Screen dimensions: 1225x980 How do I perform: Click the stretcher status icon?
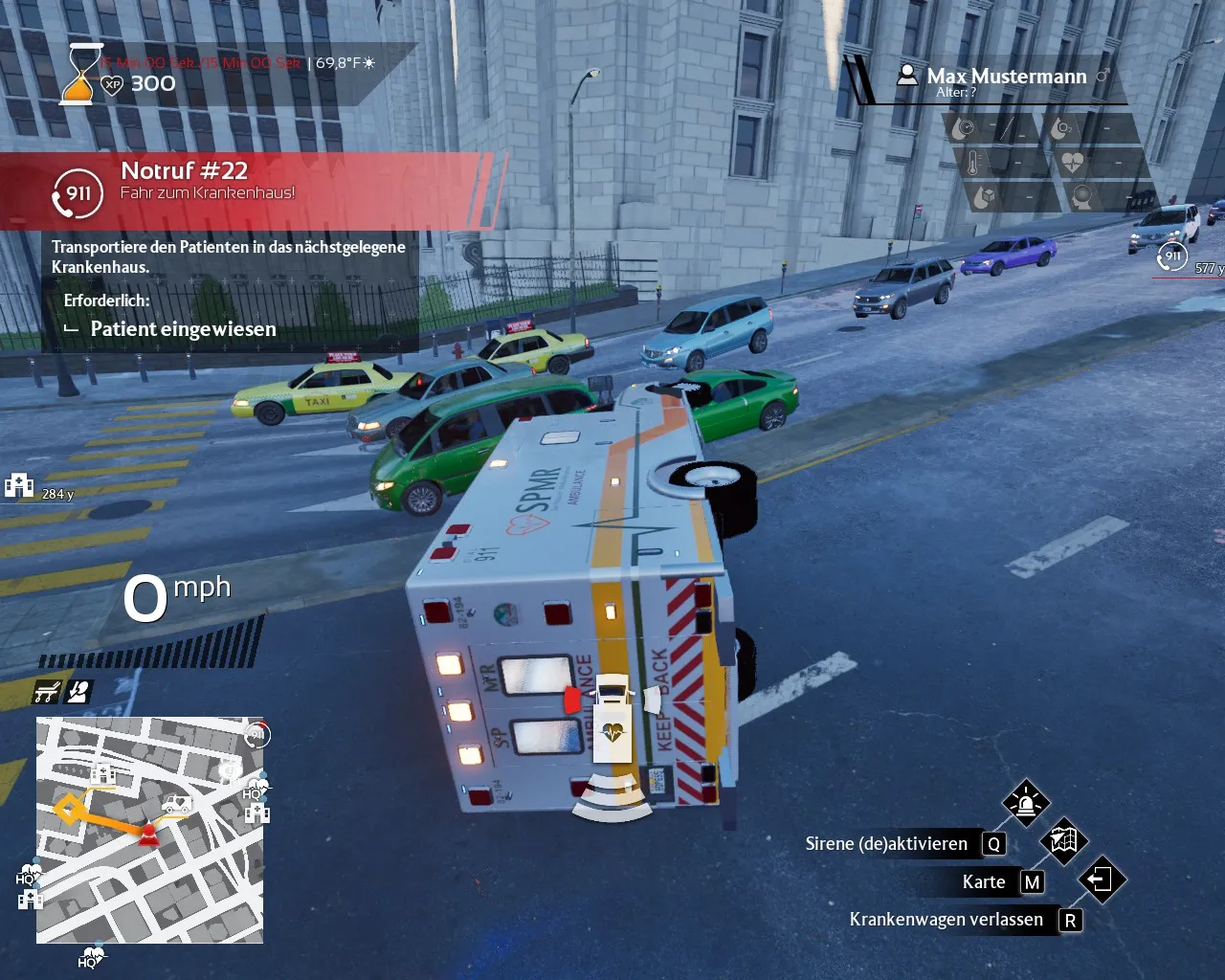(47, 692)
